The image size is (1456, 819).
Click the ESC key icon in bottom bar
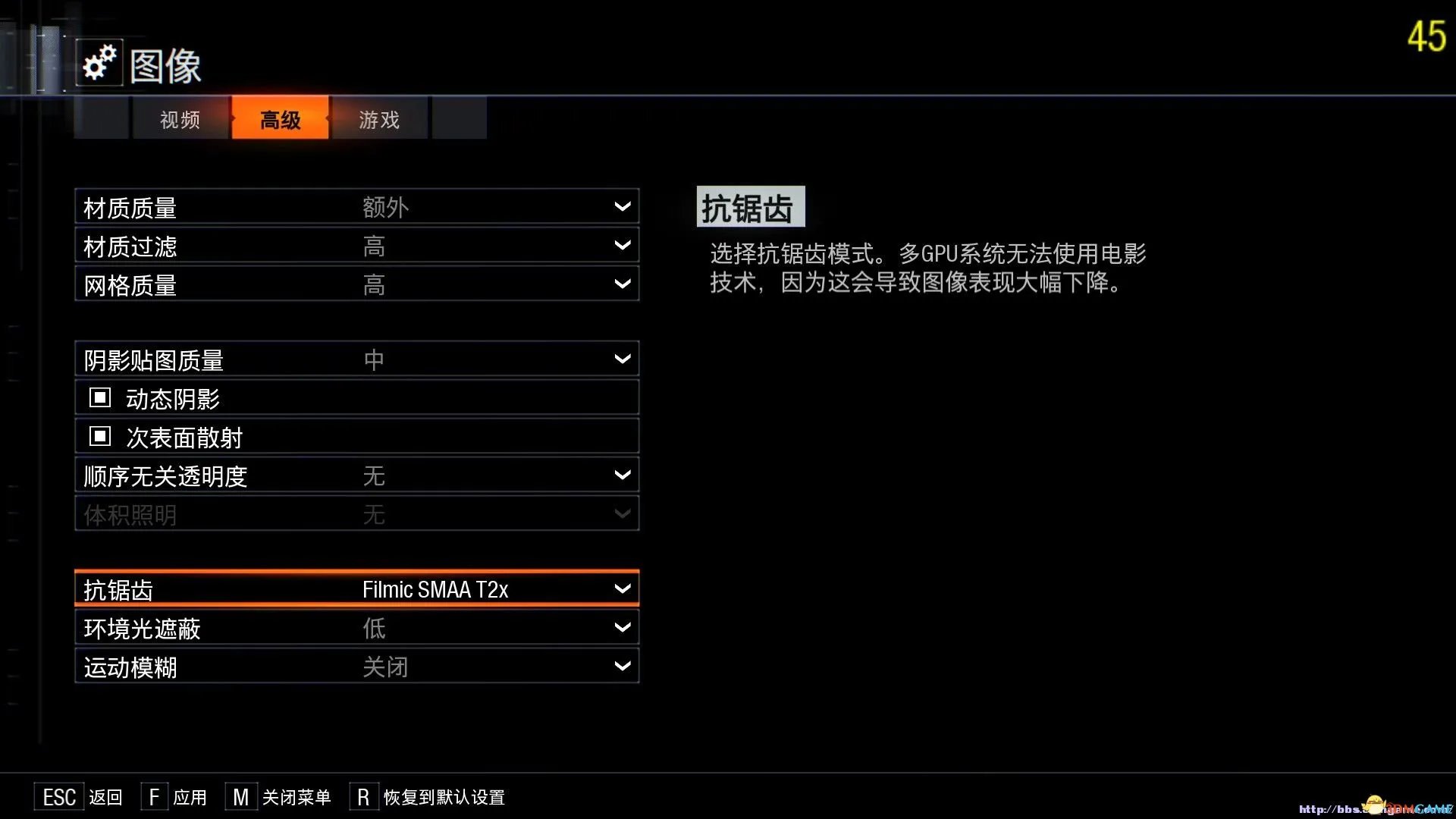point(59,796)
